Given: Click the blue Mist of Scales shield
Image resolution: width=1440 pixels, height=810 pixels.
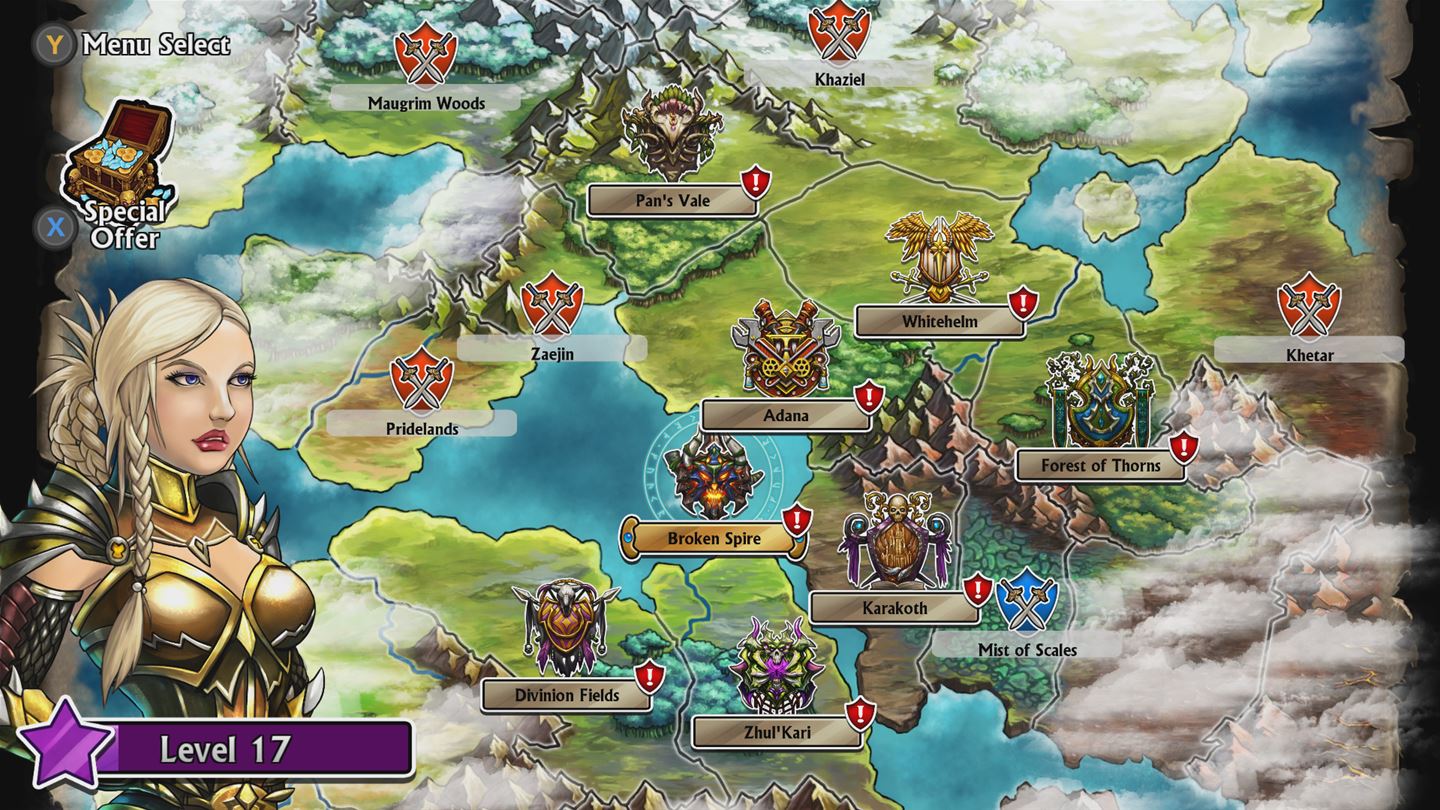Looking at the screenshot, I should pos(1028,598).
